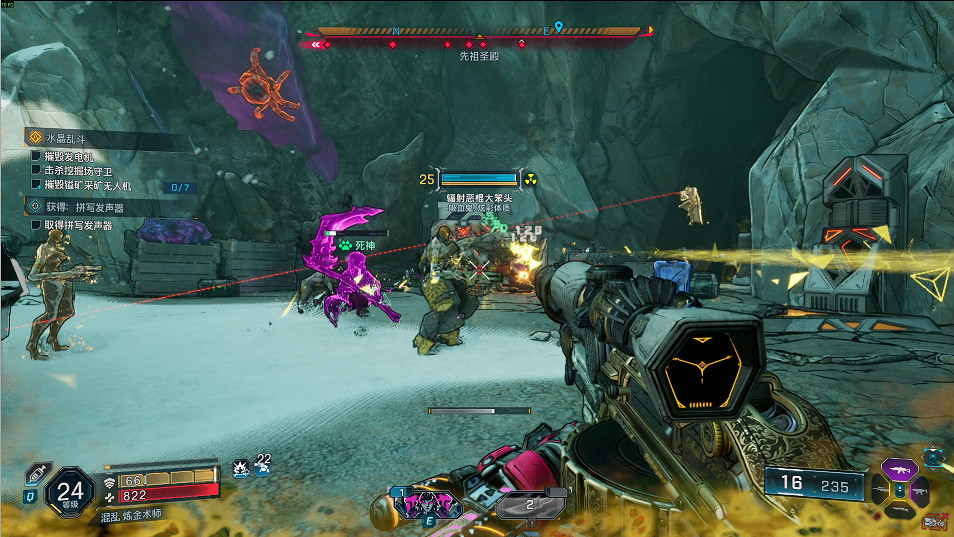Equip the left weapon slot in the wheel
Image resolution: width=954 pixels, height=537 pixels.
point(879,491)
